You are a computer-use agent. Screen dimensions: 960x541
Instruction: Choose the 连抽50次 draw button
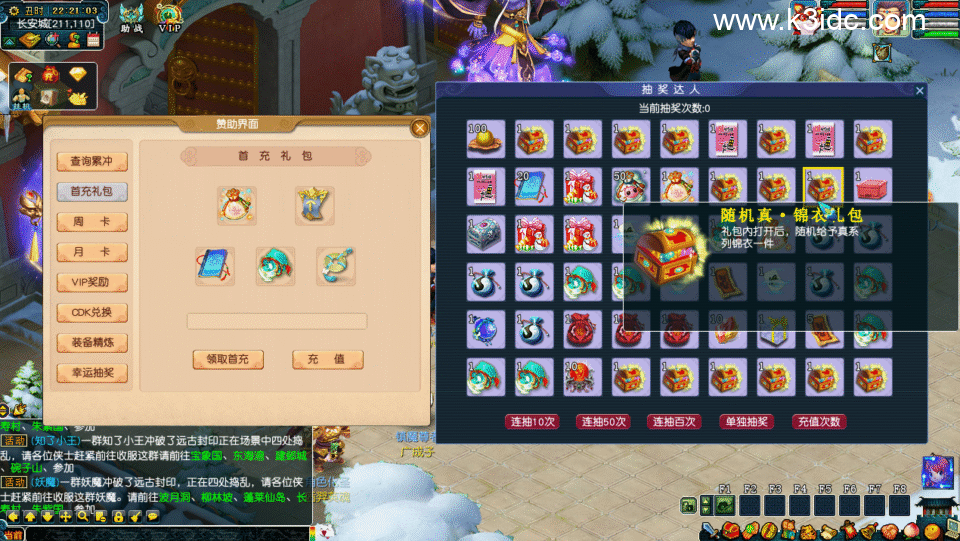tap(603, 421)
